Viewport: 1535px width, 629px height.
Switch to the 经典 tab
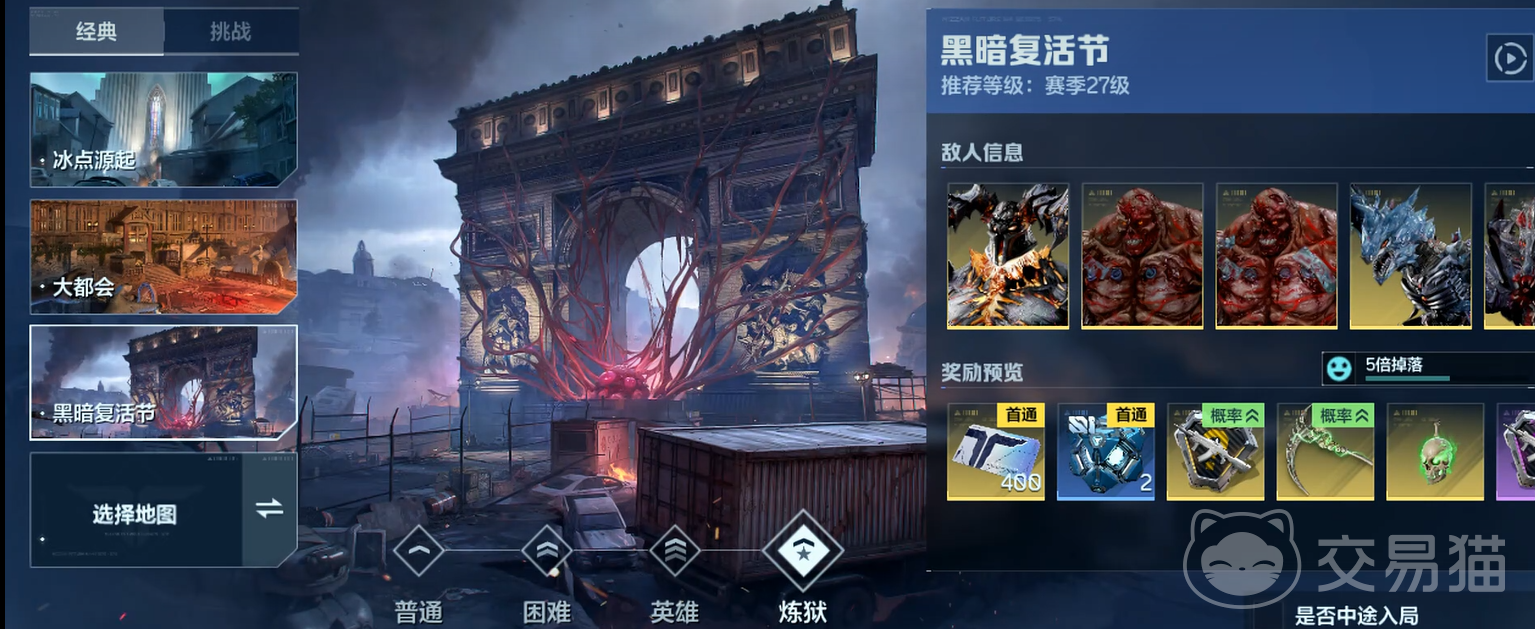(97, 32)
